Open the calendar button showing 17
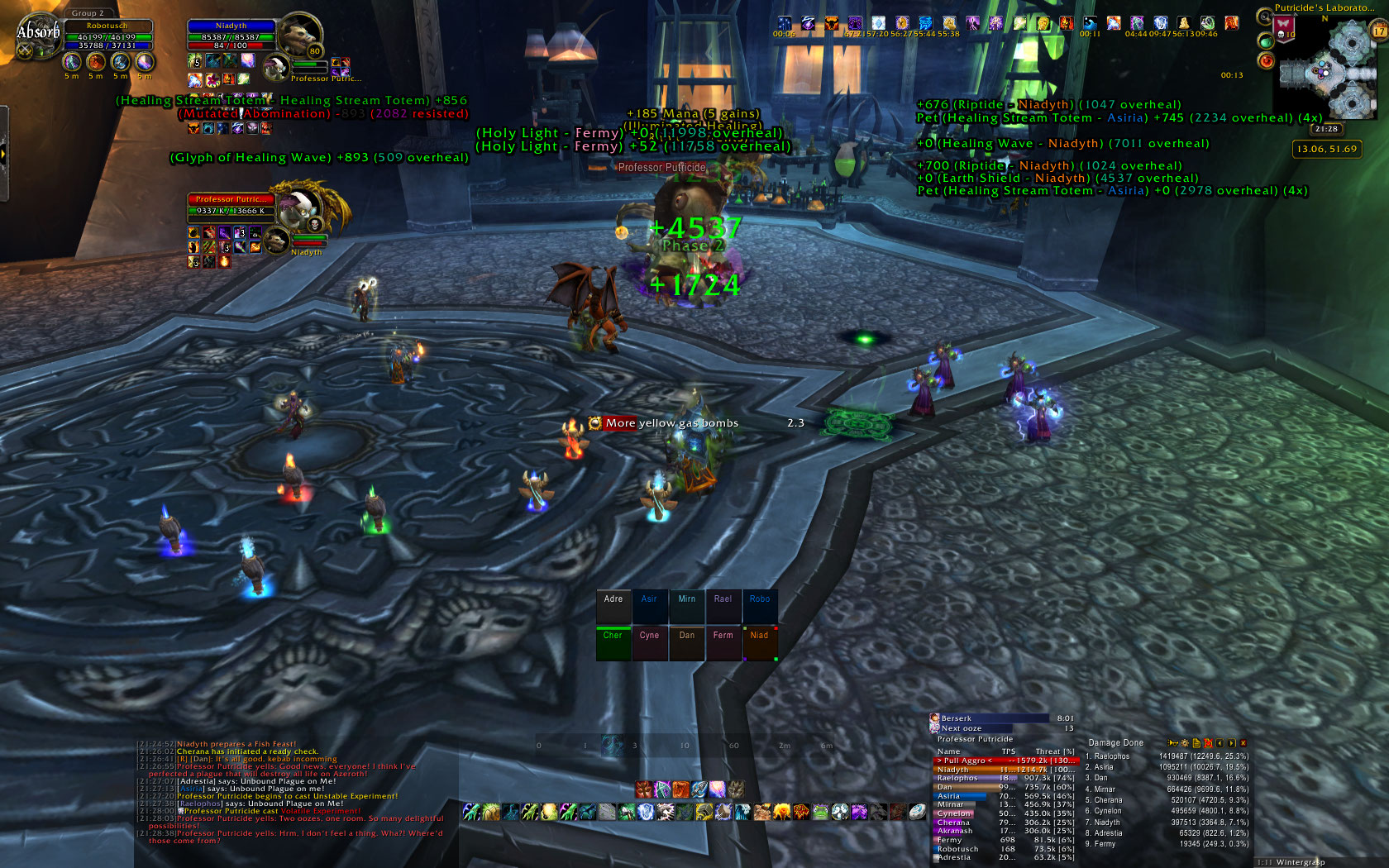 (x=1379, y=31)
